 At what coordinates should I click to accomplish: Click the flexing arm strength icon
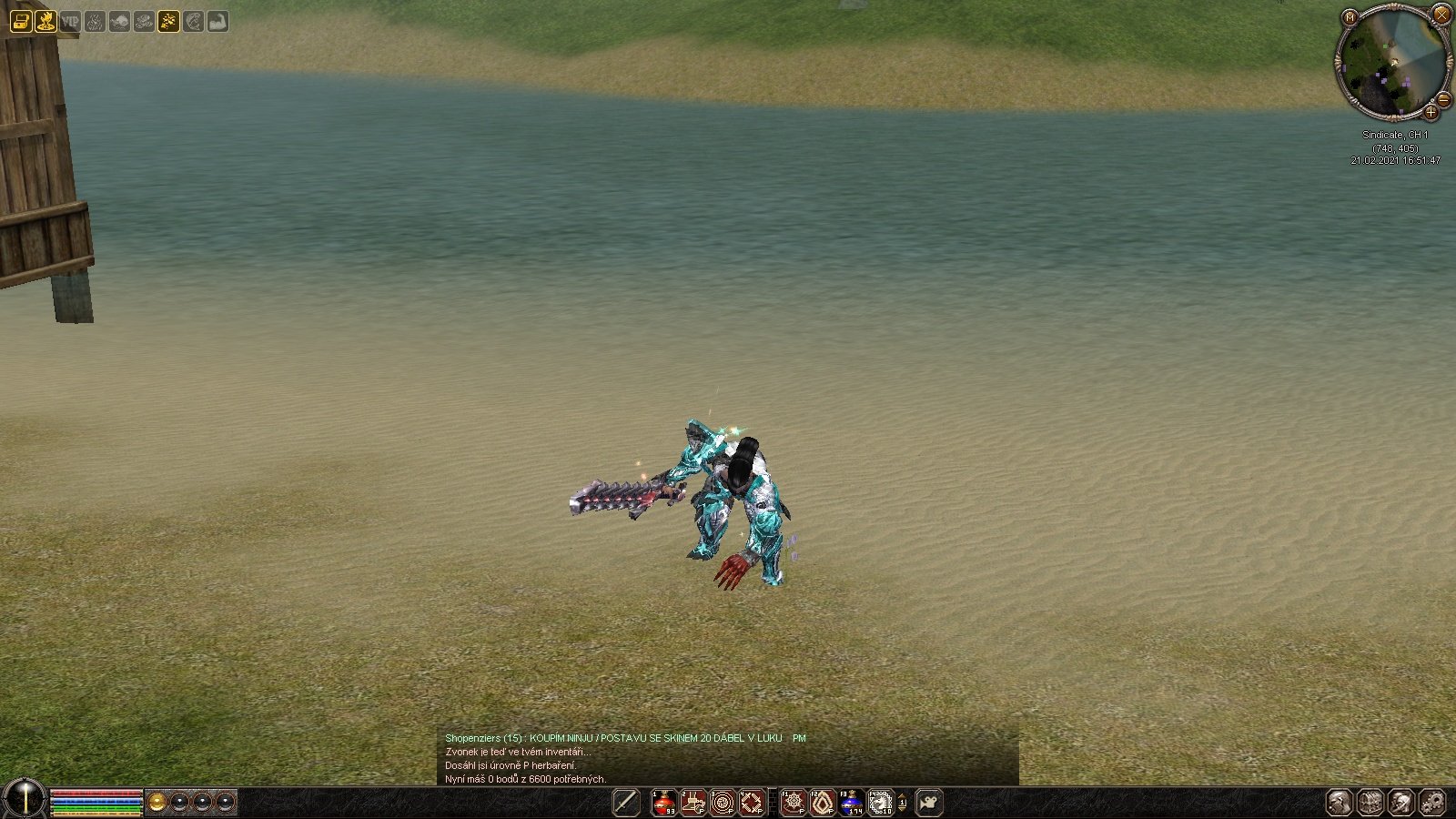217,21
